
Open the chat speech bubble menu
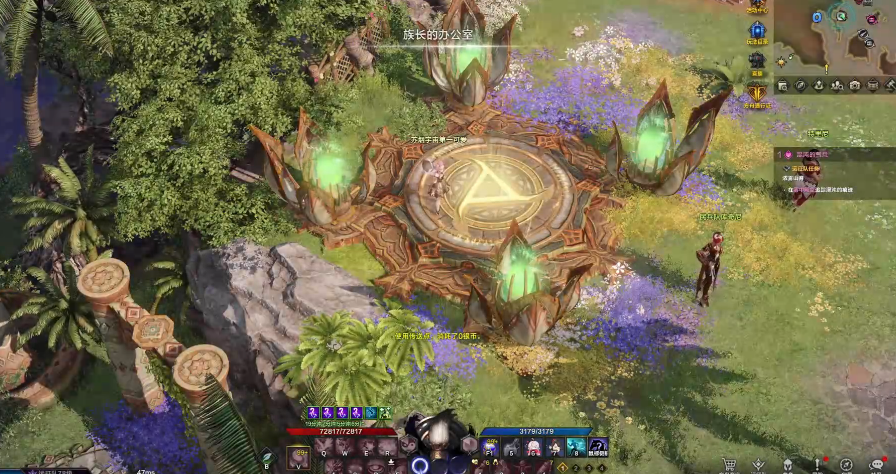(x=877, y=464)
